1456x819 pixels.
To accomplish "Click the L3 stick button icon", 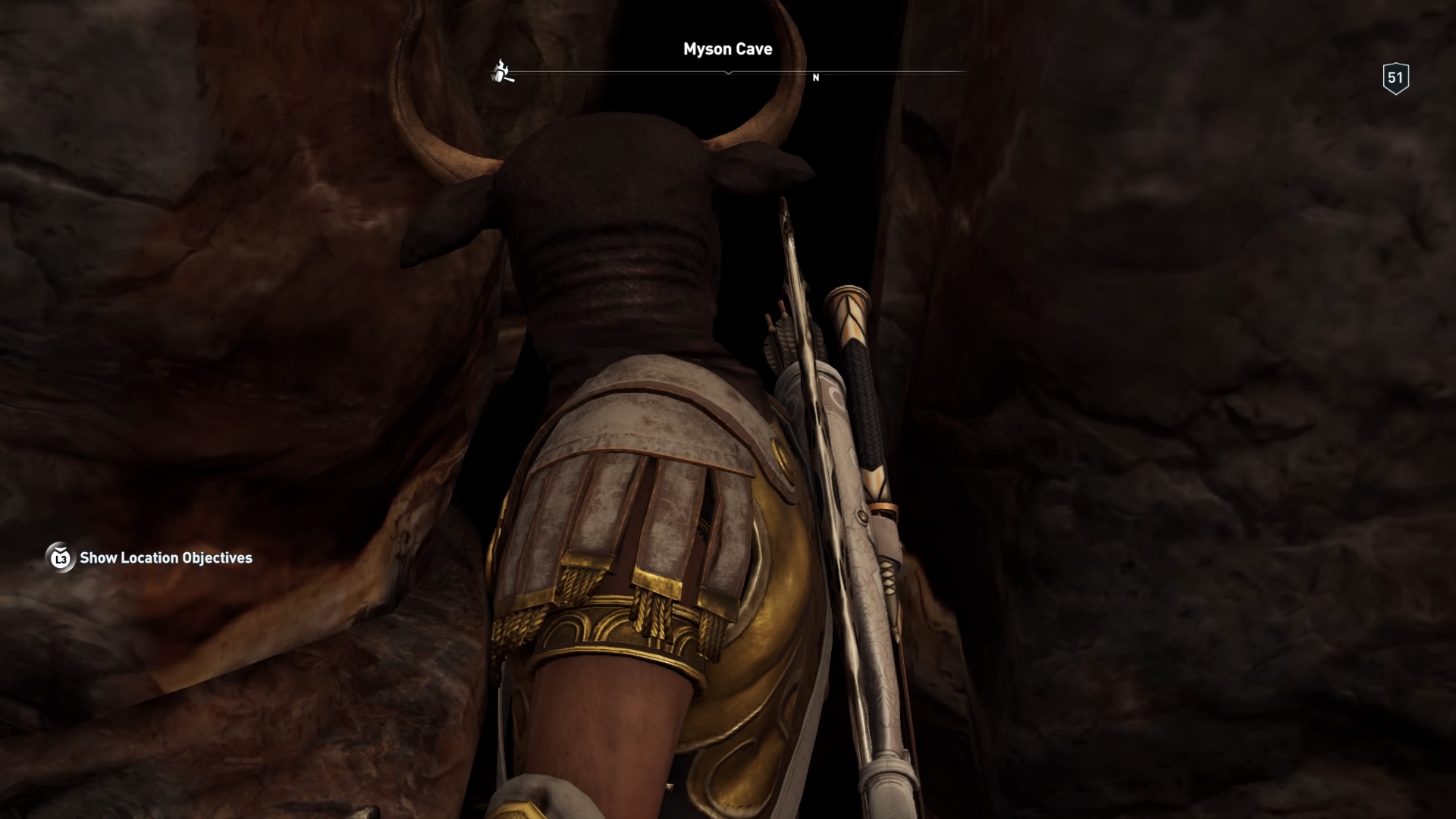I will pyautogui.click(x=59, y=559).
